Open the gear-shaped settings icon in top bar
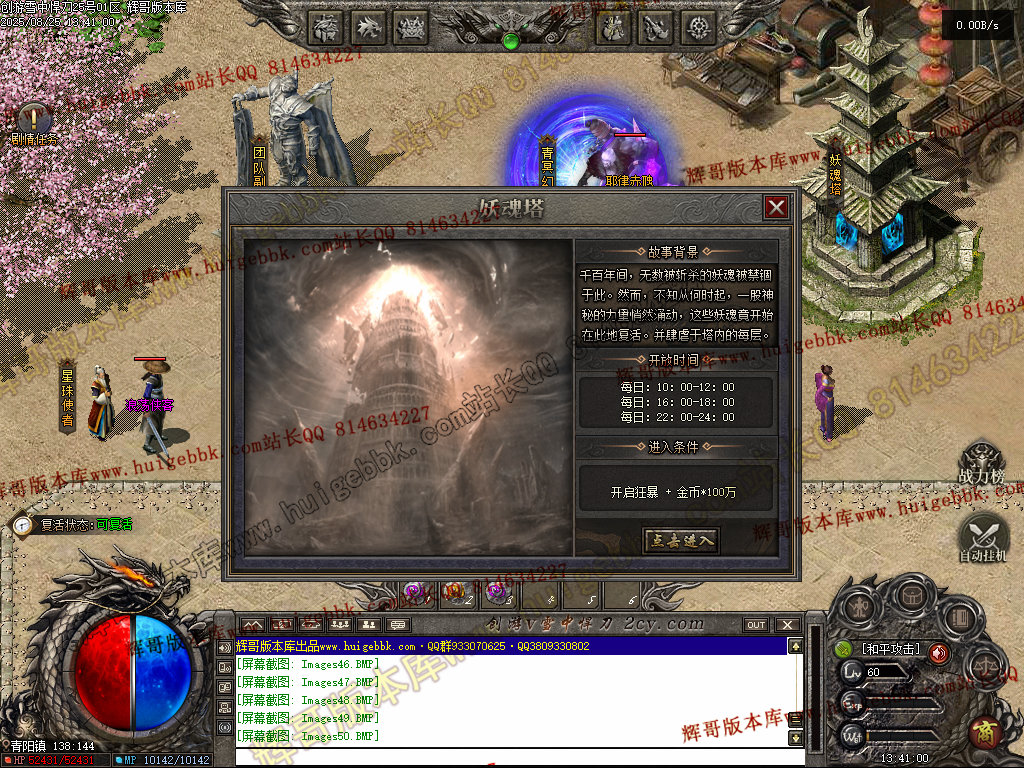Image resolution: width=1024 pixels, height=768 pixels. [698, 28]
